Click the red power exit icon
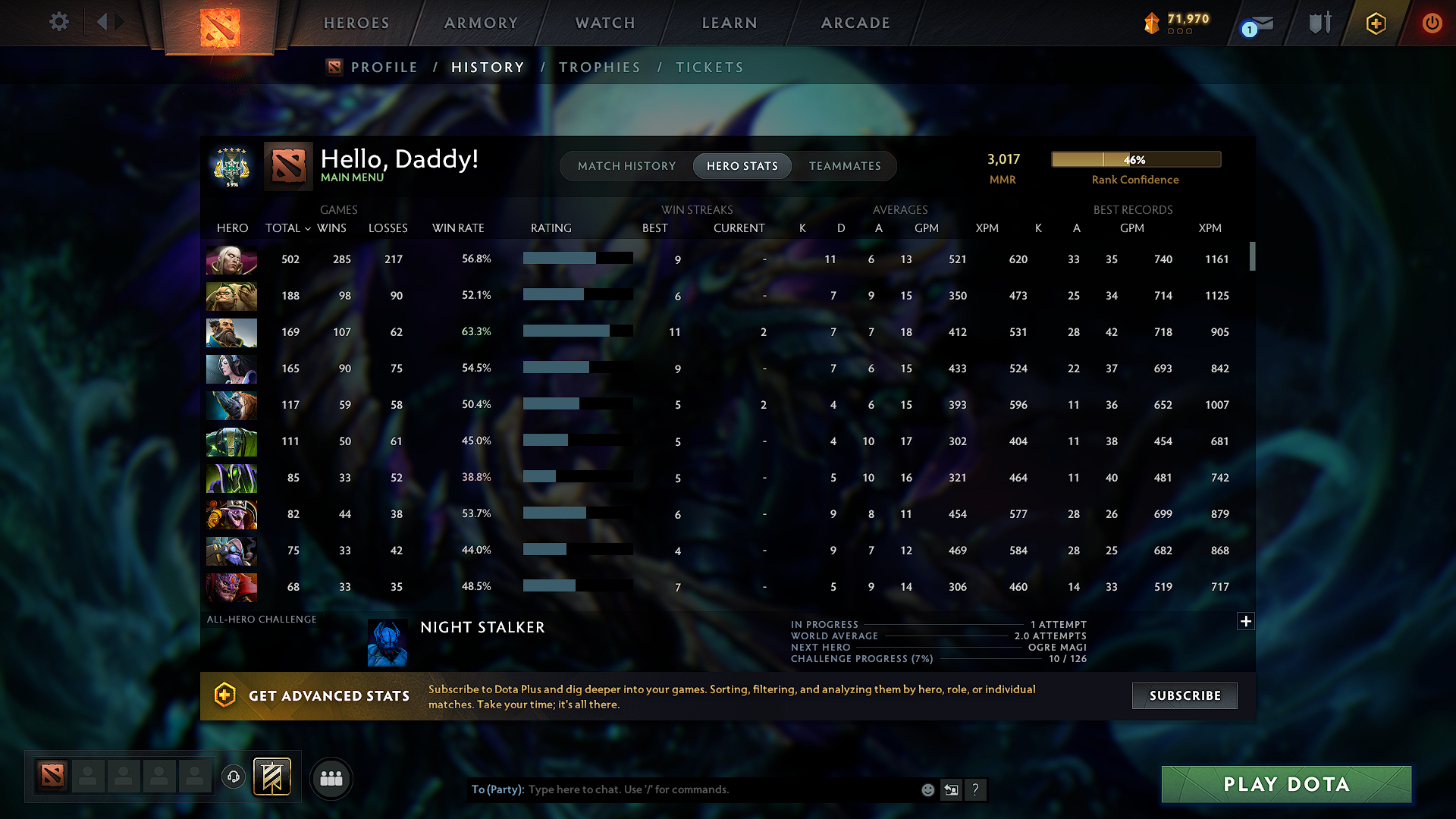Image resolution: width=1456 pixels, height=819 pixels. [x=1432, y=23]
